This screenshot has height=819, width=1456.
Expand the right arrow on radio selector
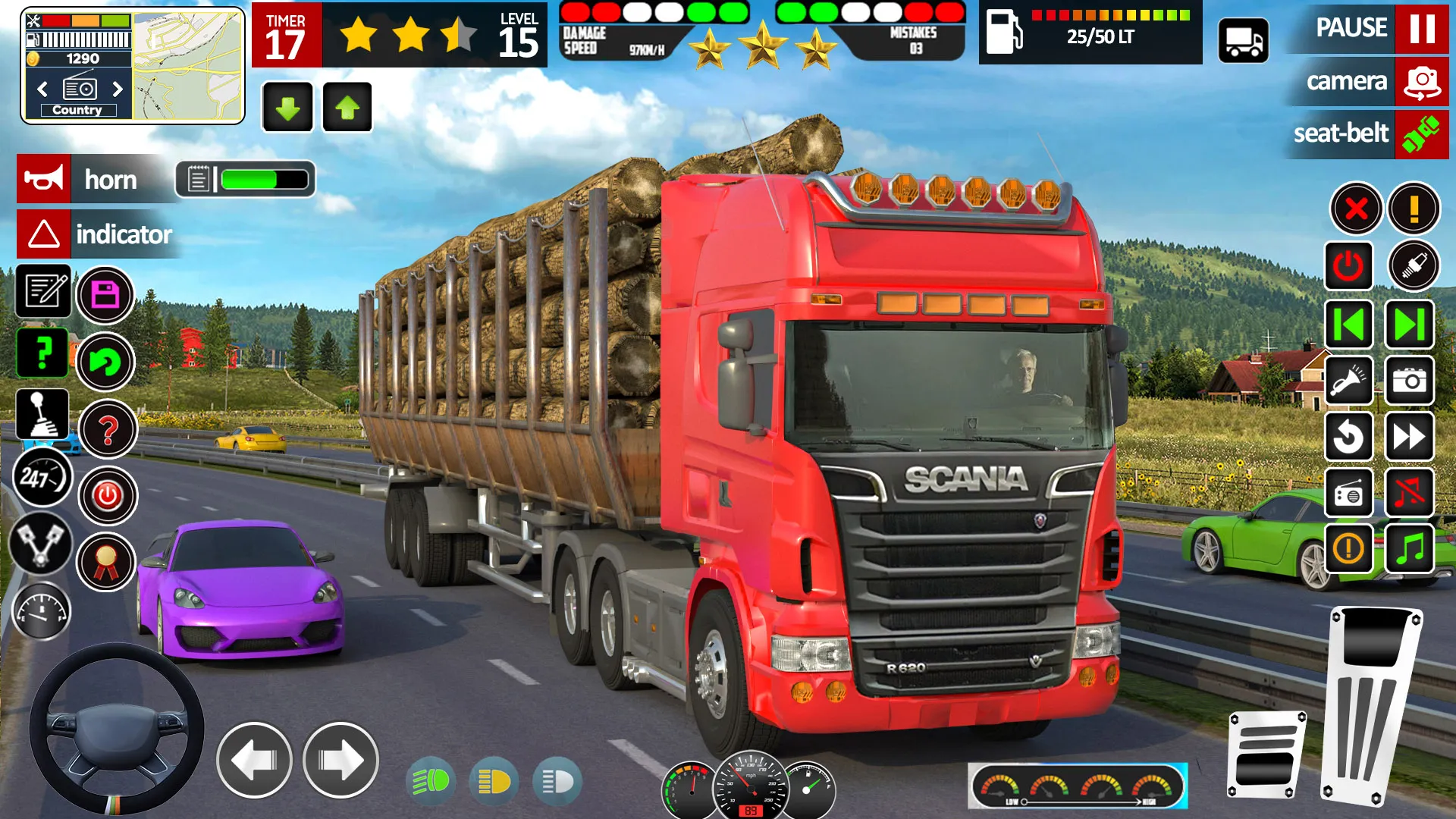pos(118,89)
